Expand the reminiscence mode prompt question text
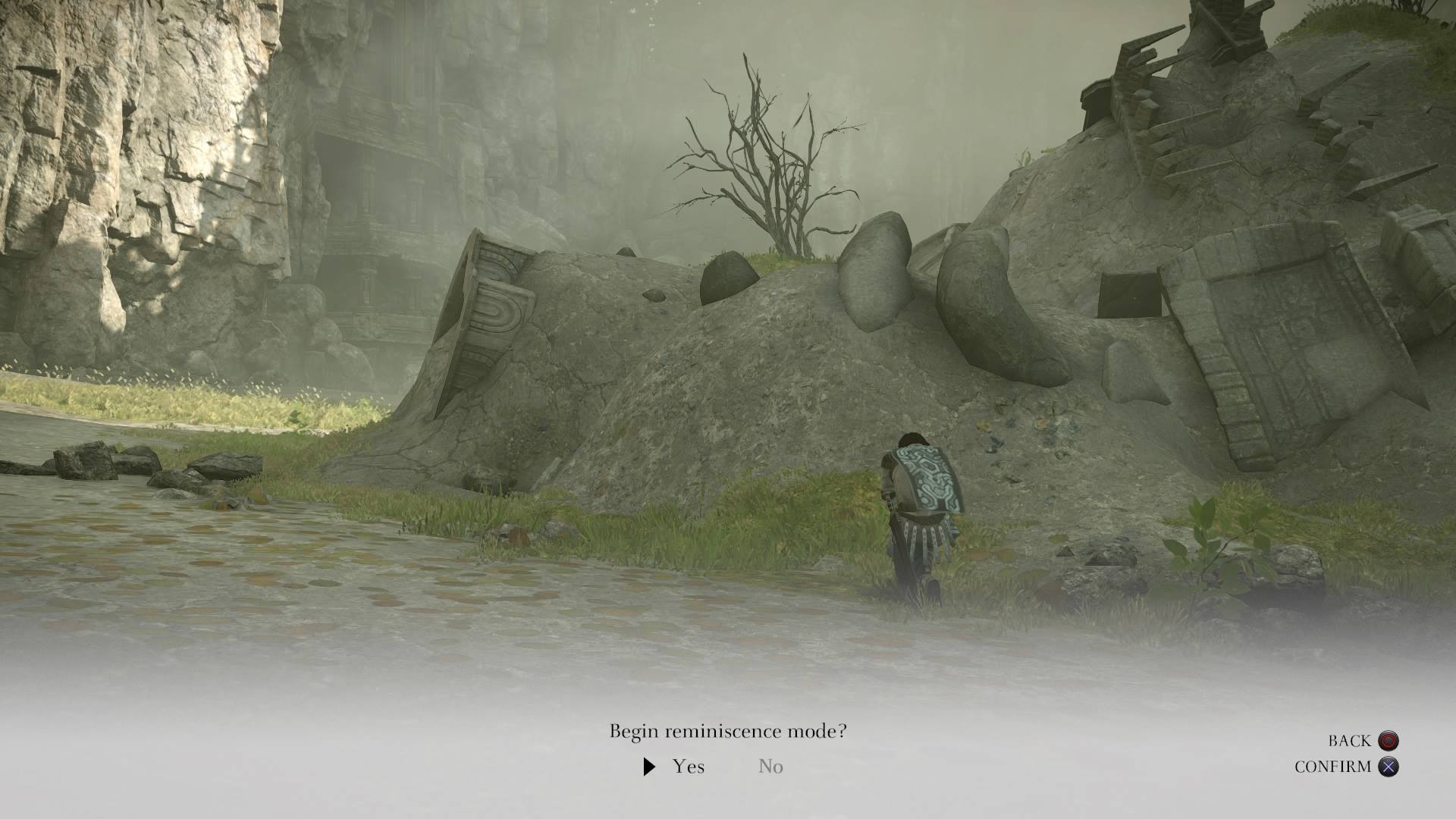1456x819 pixels. 728,732
